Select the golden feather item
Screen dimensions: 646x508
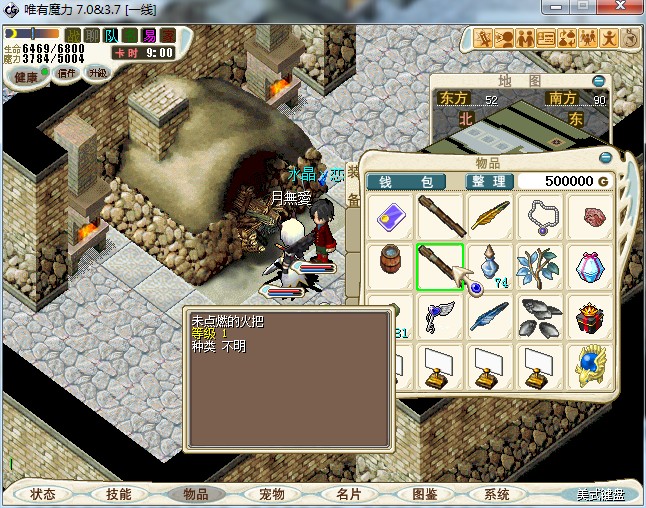click(490, 217)
